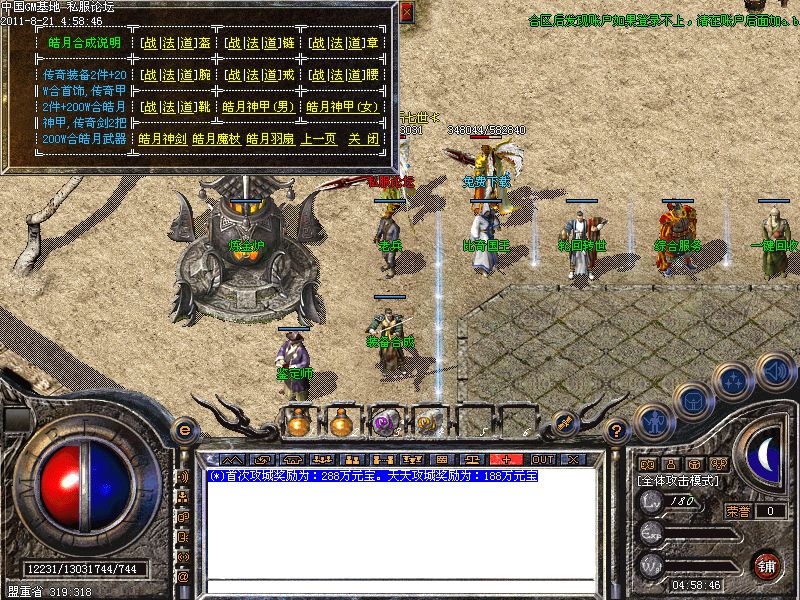Click the chat text input line
This screenshot has height=600, width=800.
pyautogui.click(x=400, y=585)
